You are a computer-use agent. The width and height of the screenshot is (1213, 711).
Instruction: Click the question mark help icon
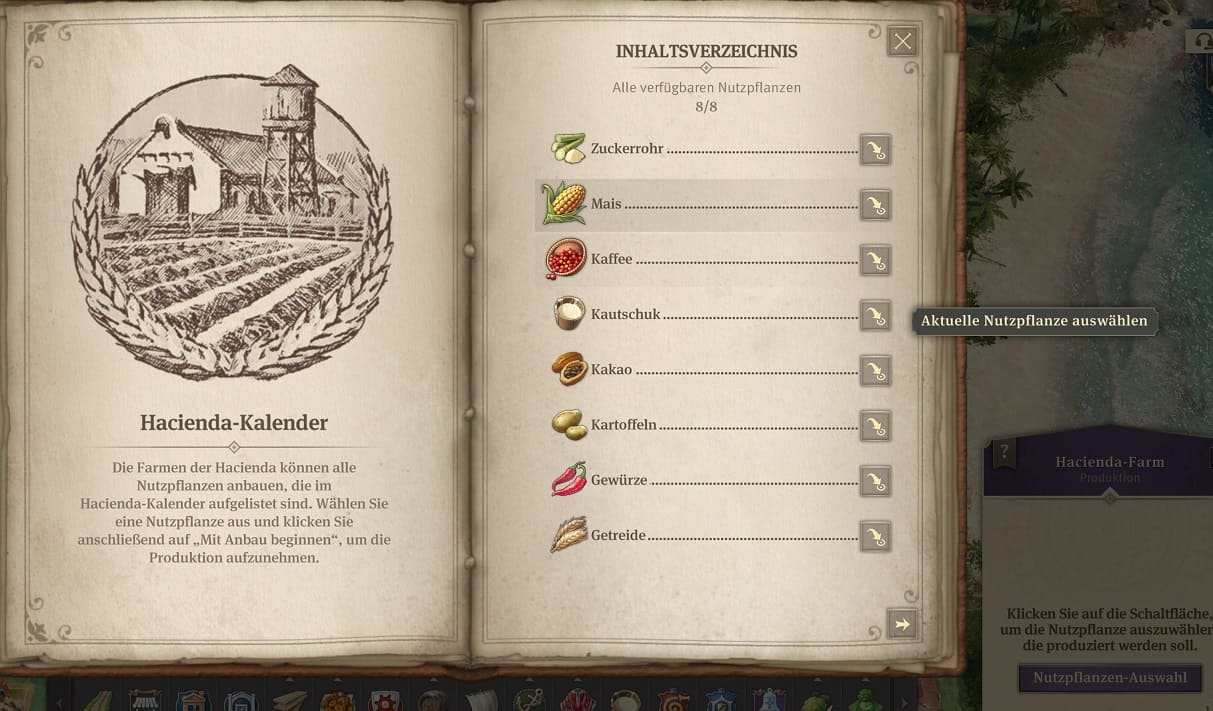point(1006,452)
